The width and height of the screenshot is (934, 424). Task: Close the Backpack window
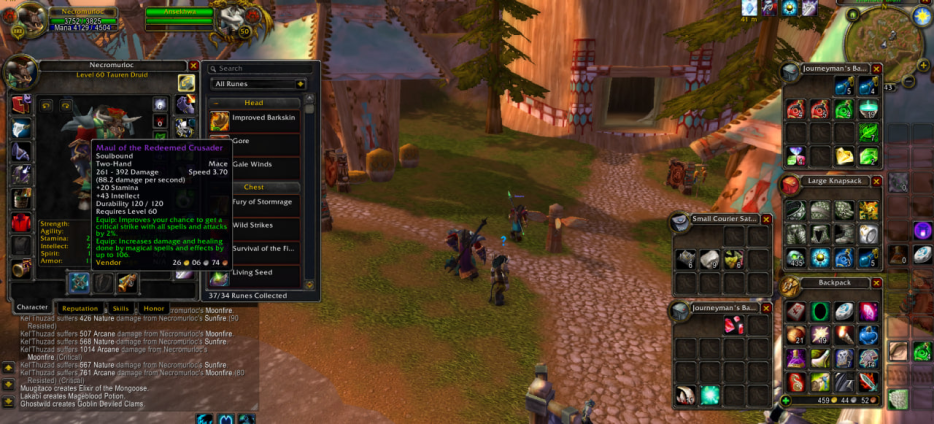[x=876, y=283]
